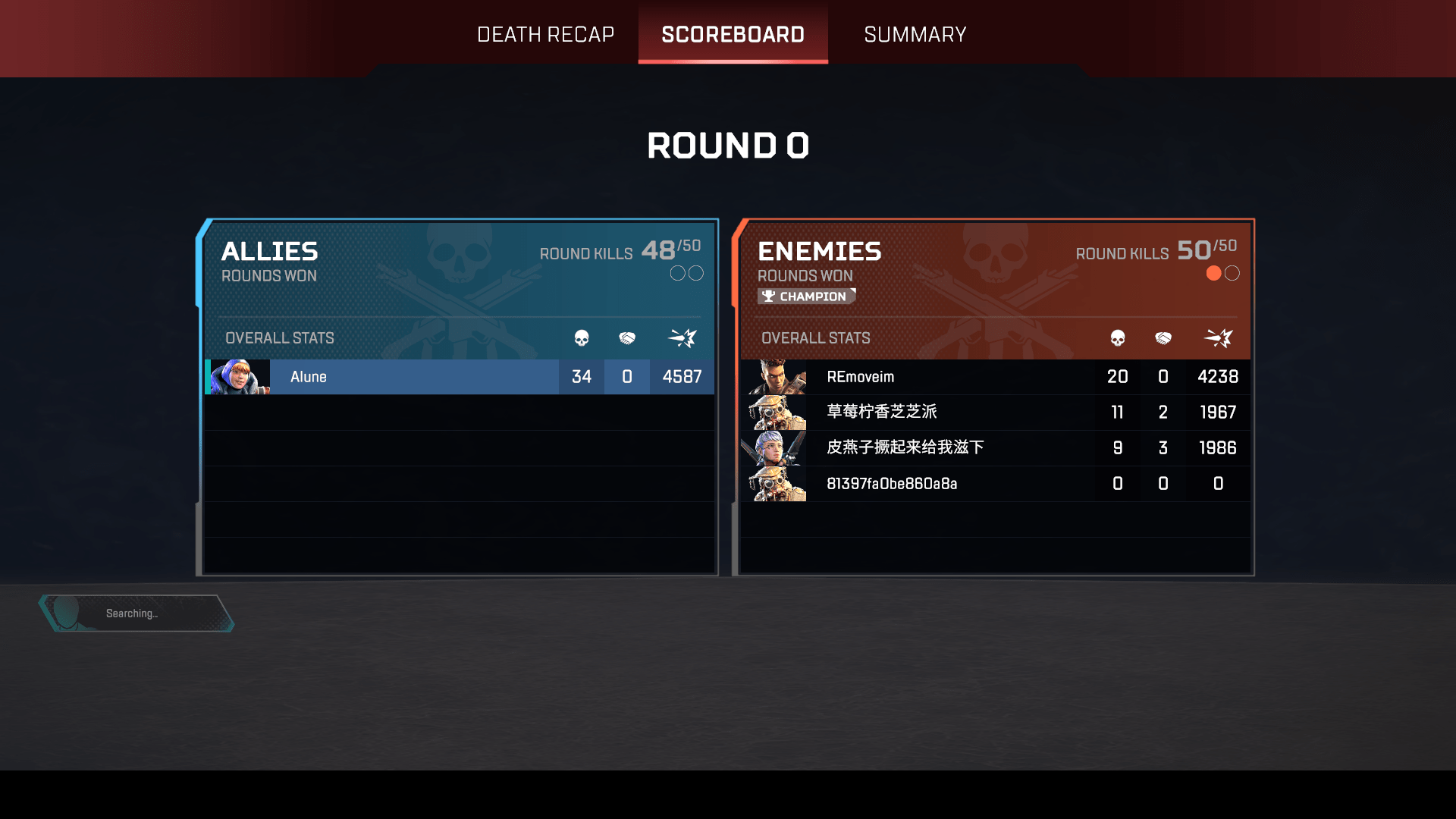This screenshot has height=819, width=1456.
Task: Click the handshake assists icon on Allies panel
Action: tap(627, 339)
